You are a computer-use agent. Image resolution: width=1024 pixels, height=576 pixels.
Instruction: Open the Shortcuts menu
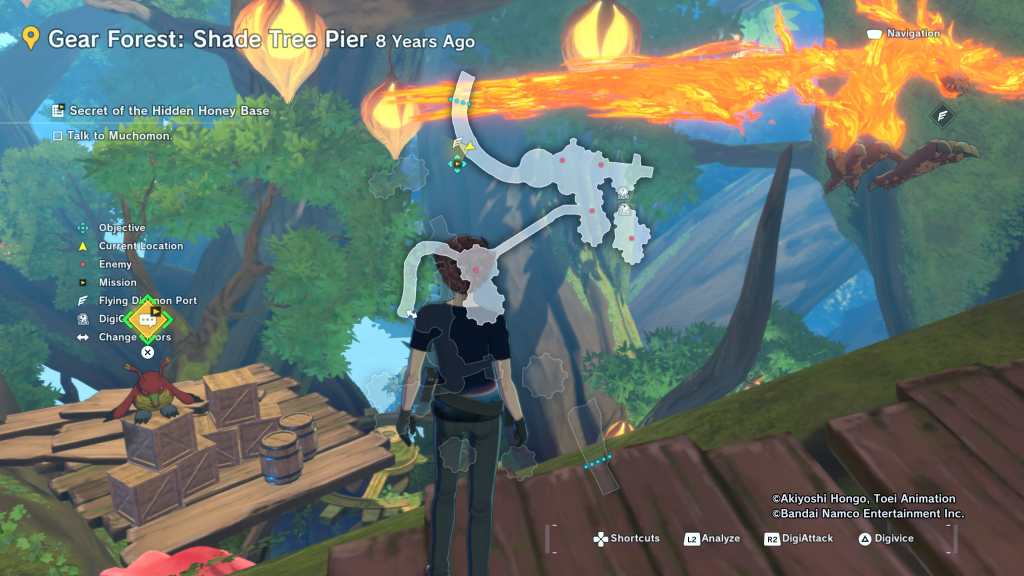click(627, 539)
